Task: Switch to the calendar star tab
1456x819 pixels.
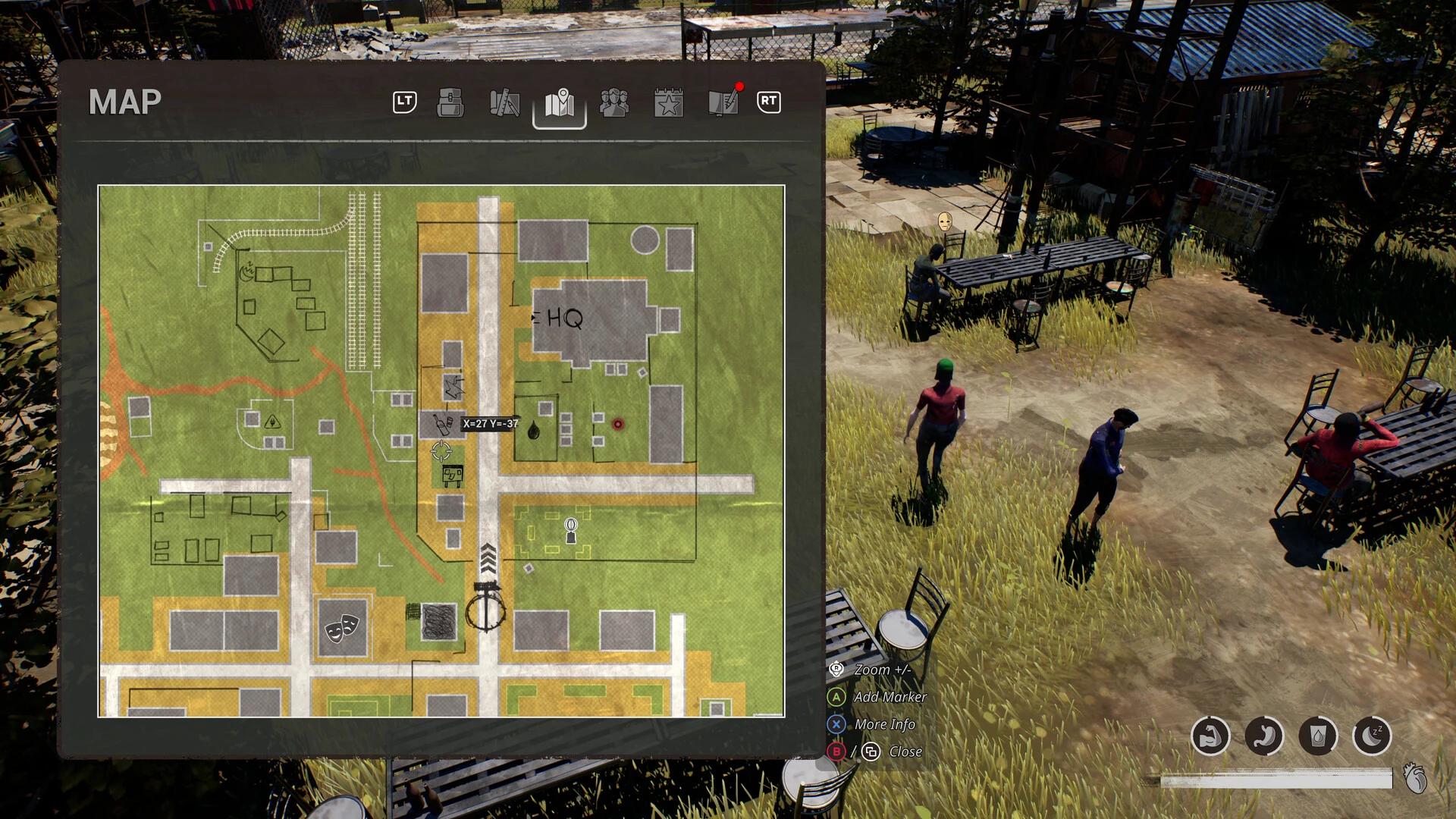Action: tap(668, 102)
